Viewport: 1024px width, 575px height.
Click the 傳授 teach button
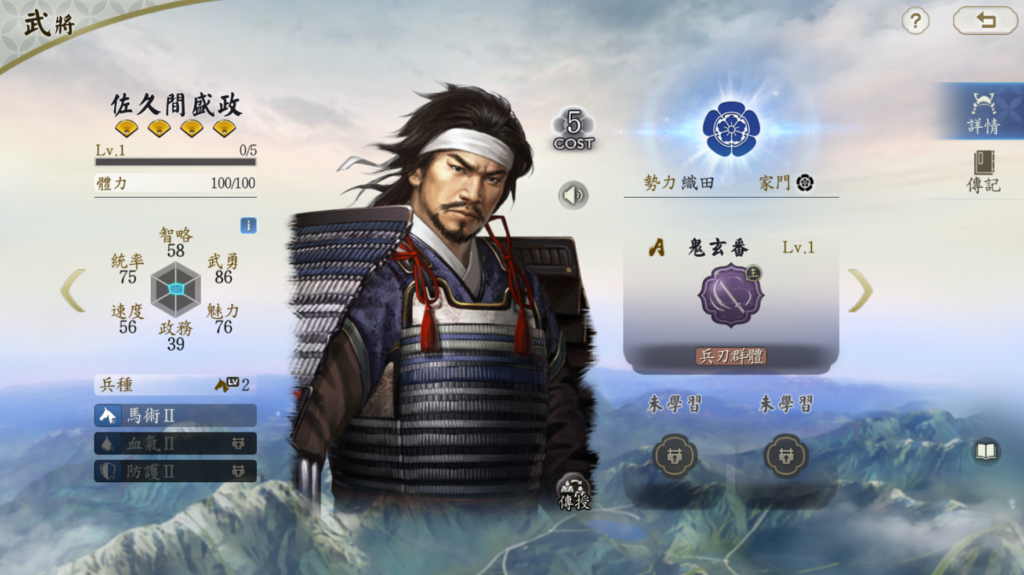click(x=574, y=491)
